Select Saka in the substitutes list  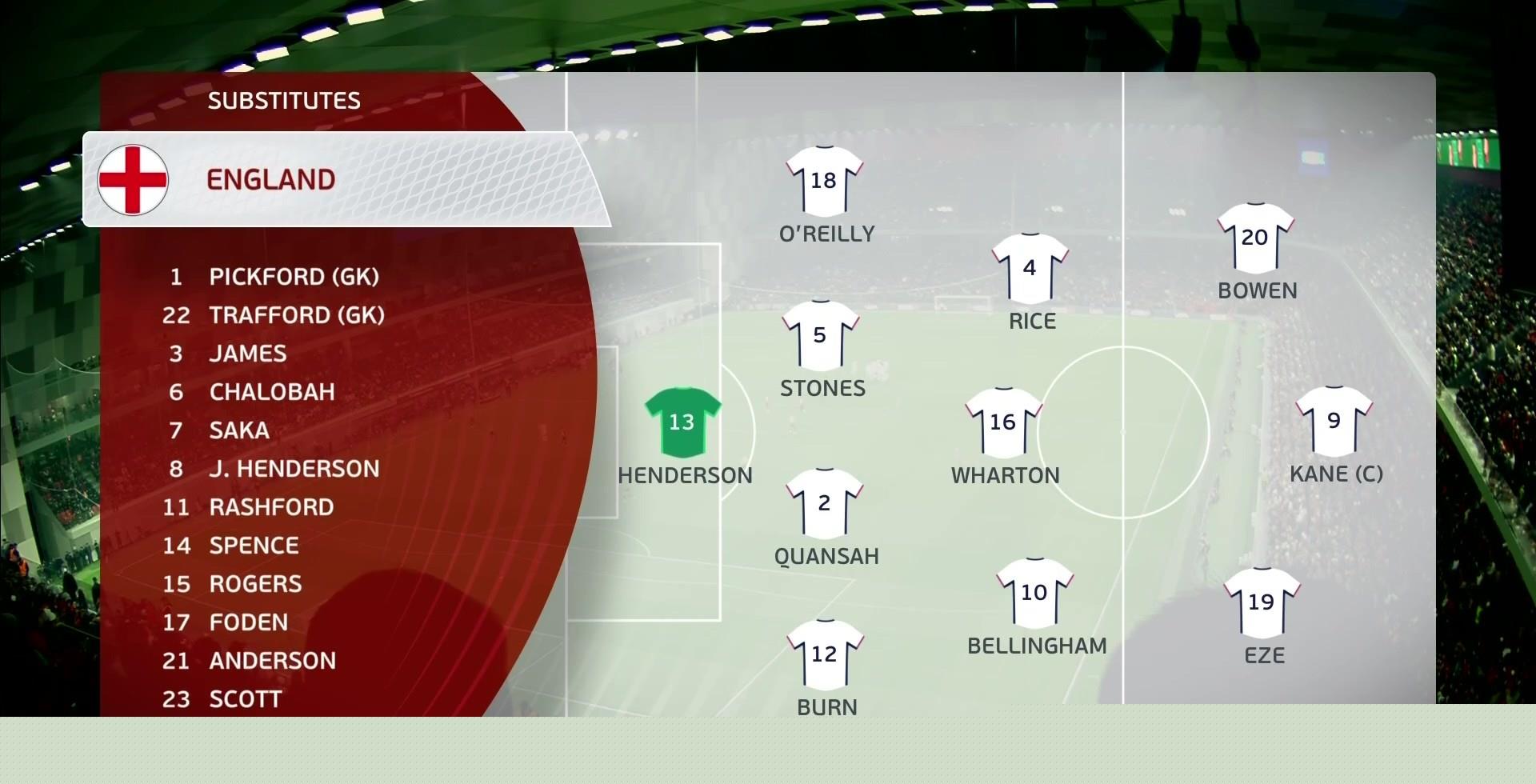pyautogui.click(x=238, y=430)
